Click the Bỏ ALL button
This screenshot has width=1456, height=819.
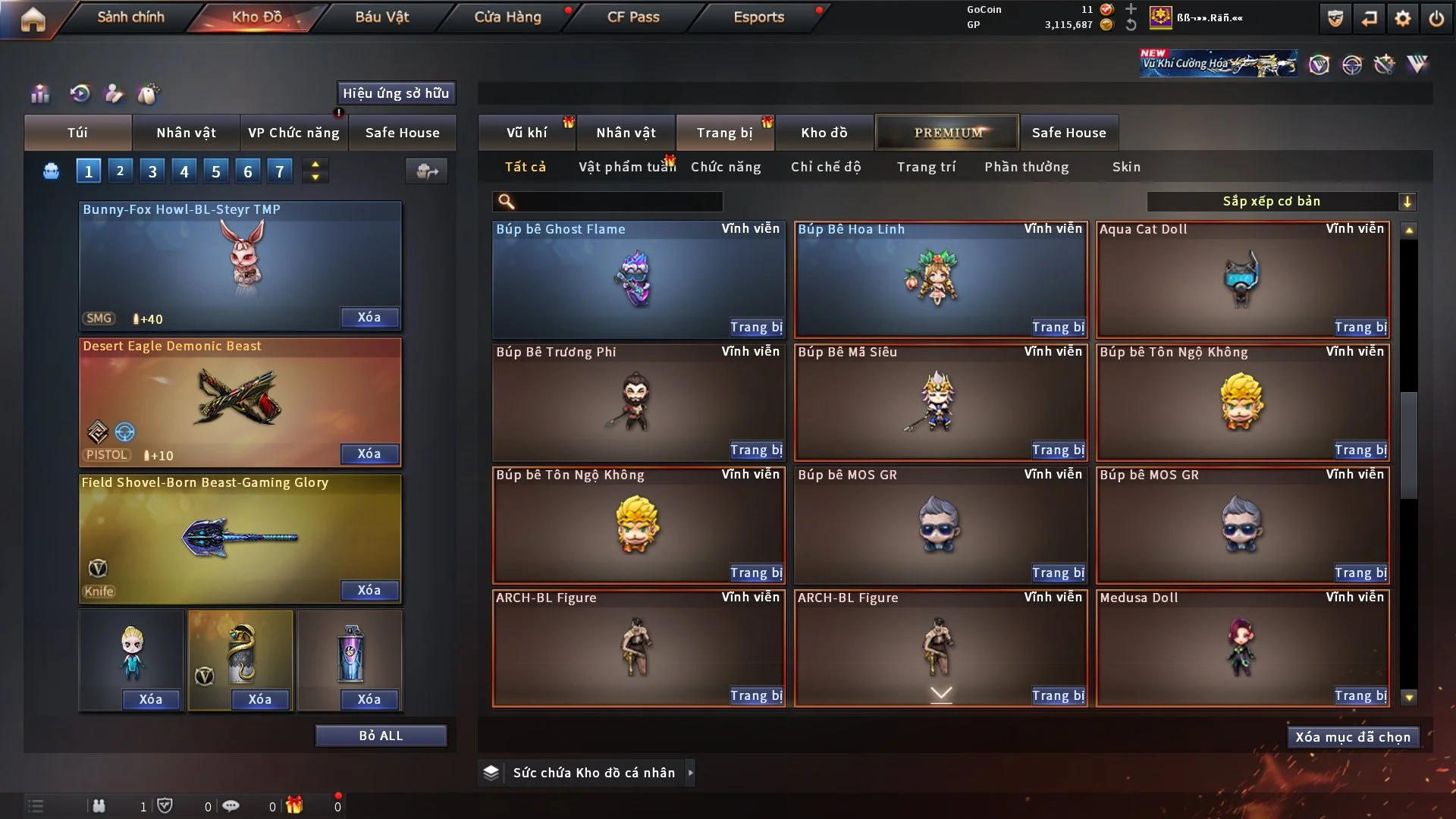(381, 736)
